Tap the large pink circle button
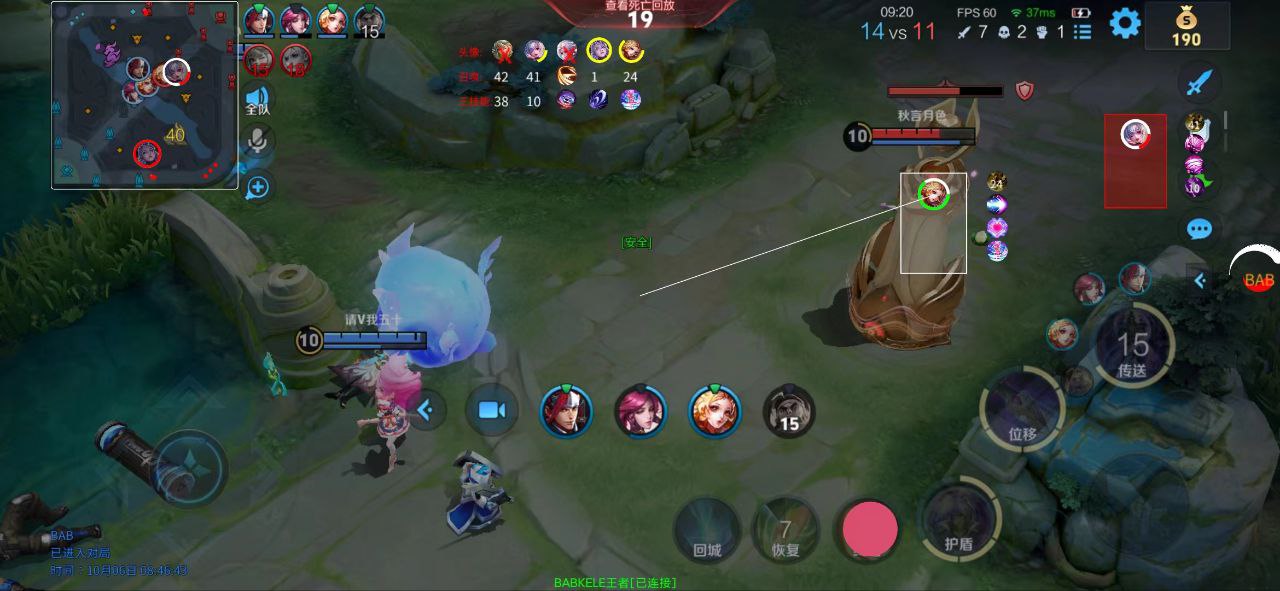The height and width of the screenshot is (591, 1280). 870,529
